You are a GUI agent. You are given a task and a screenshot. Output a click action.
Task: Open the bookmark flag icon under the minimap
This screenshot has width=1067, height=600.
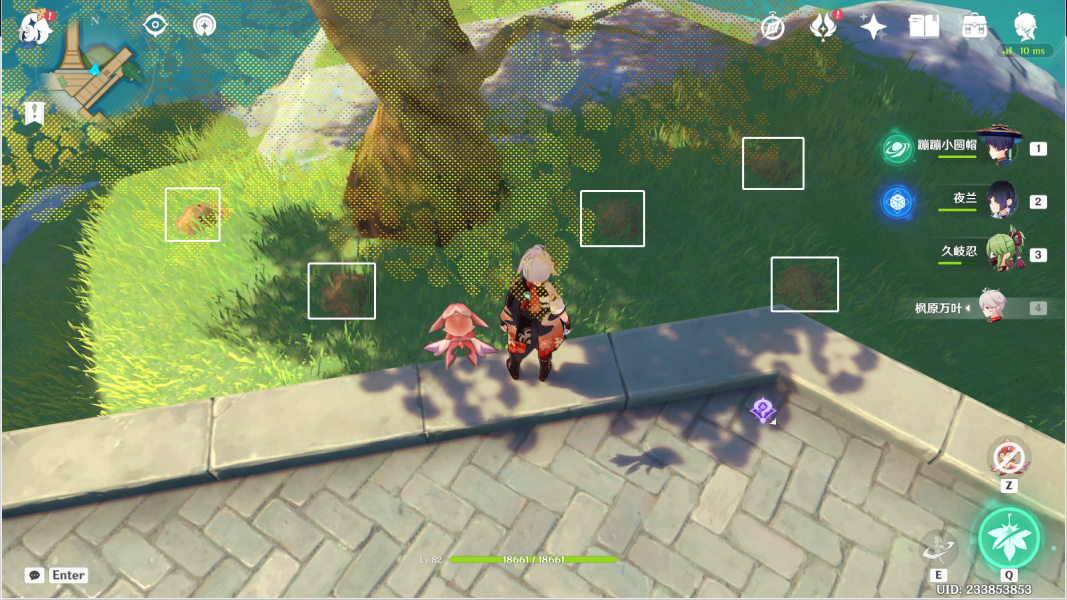(x=33, y=113)
